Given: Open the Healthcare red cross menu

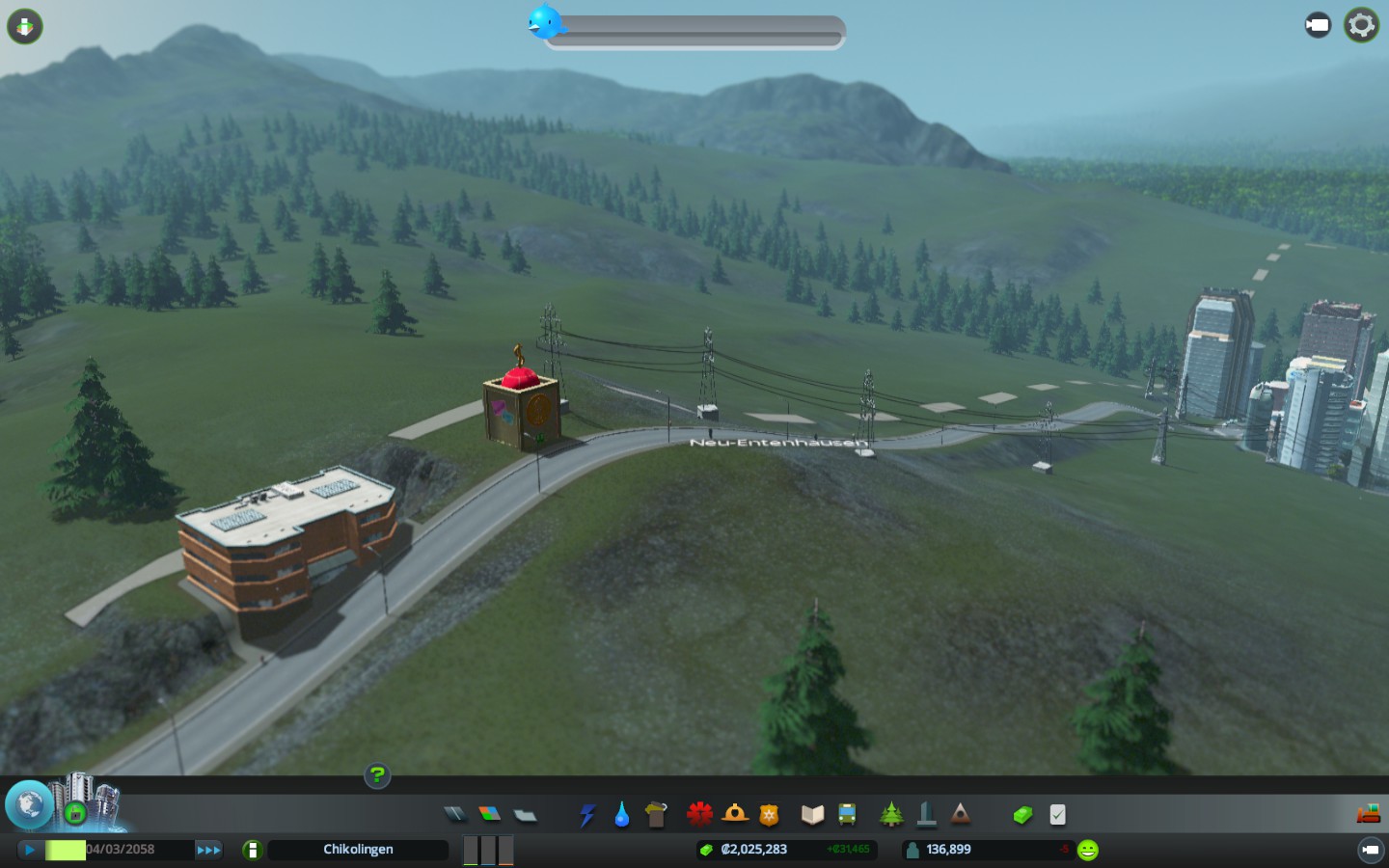Looking at the screenshot, I should (x=699, y=815).
